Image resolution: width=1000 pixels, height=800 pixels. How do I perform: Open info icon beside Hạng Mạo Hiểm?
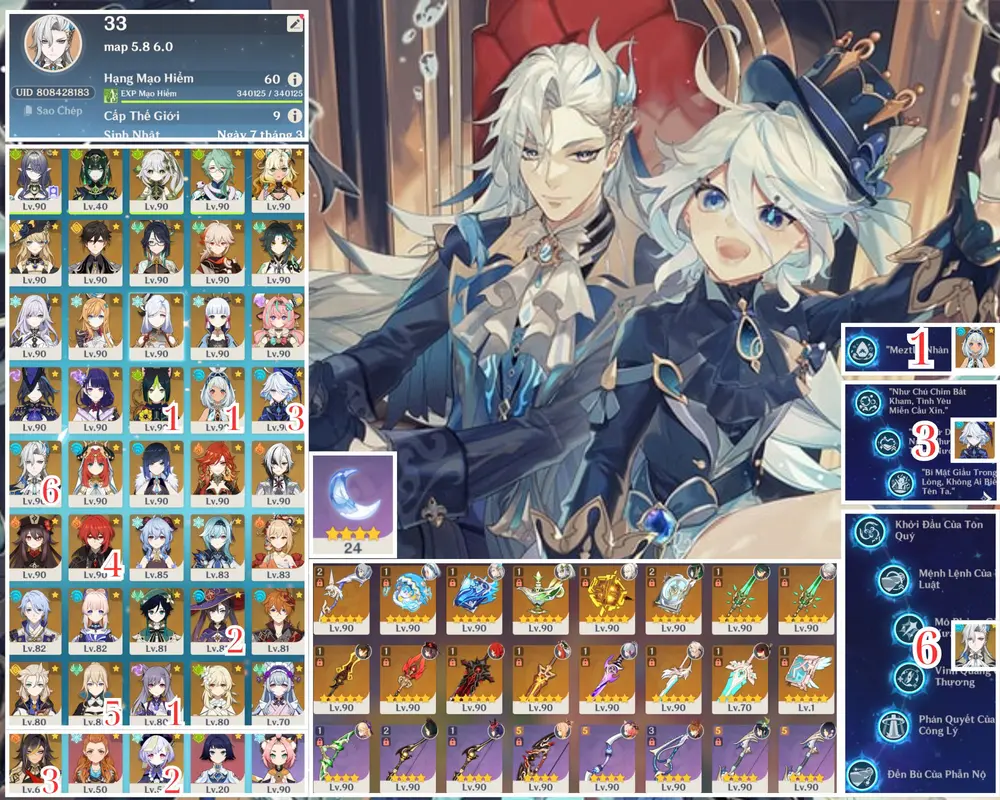[294, 79]
